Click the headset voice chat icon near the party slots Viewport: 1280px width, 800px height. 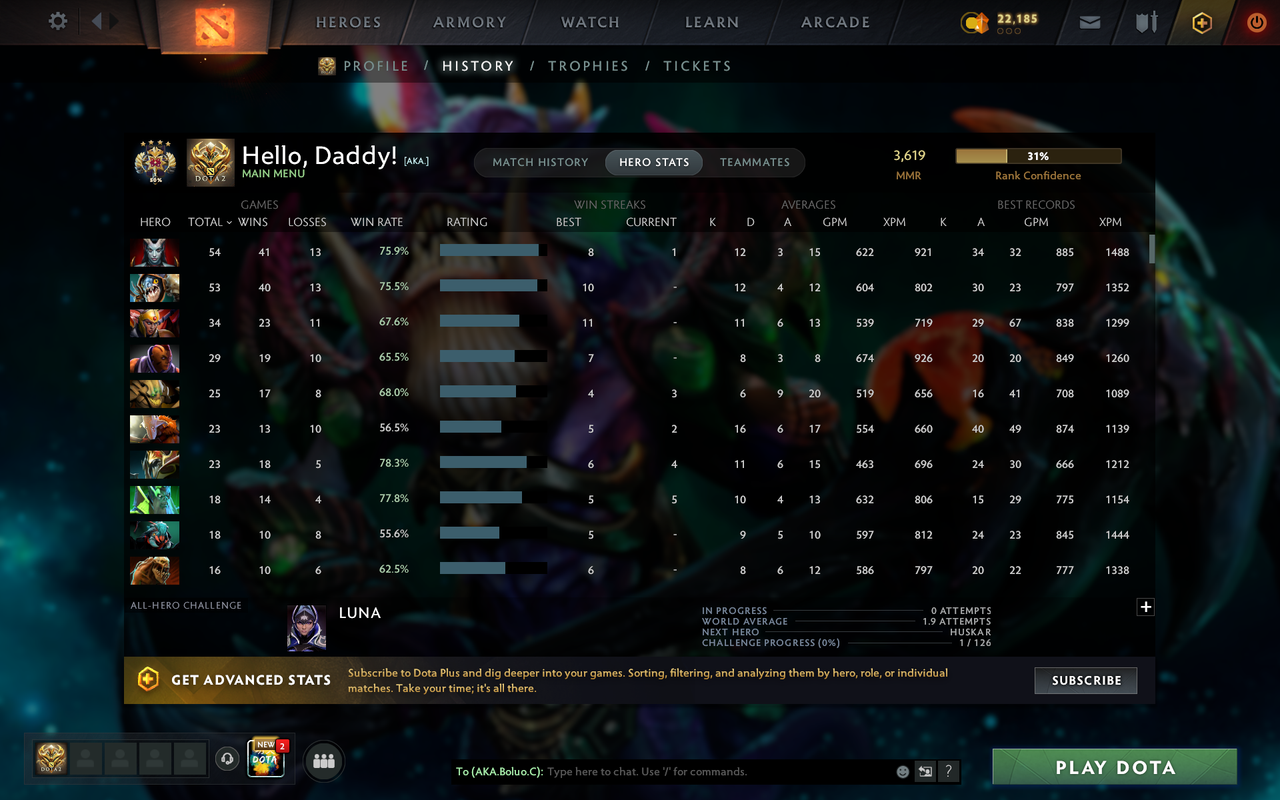(226, 760)
